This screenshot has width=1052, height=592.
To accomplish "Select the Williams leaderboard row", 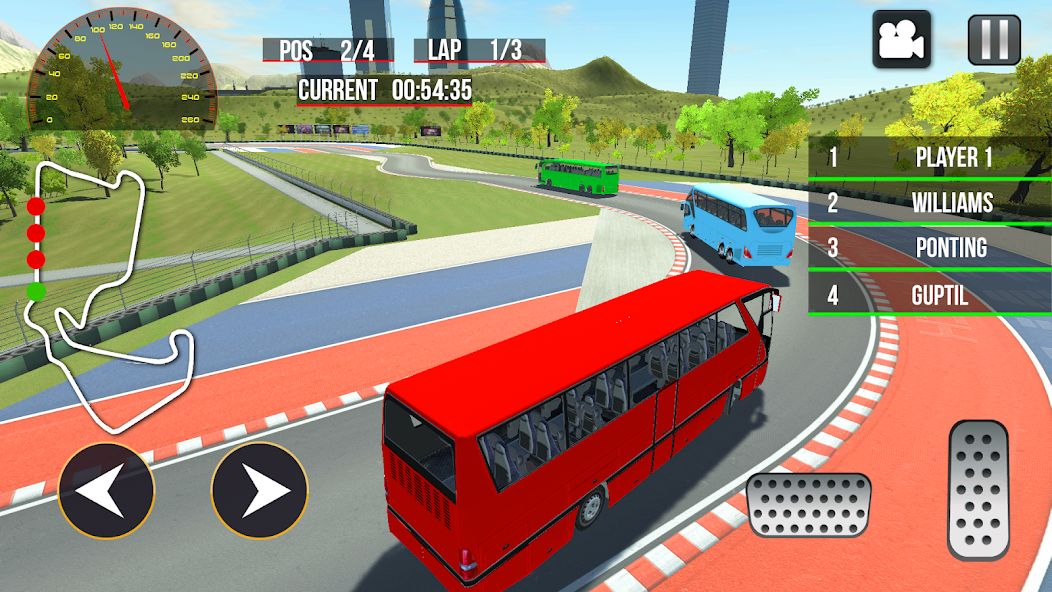I will (x=929, y=203).
